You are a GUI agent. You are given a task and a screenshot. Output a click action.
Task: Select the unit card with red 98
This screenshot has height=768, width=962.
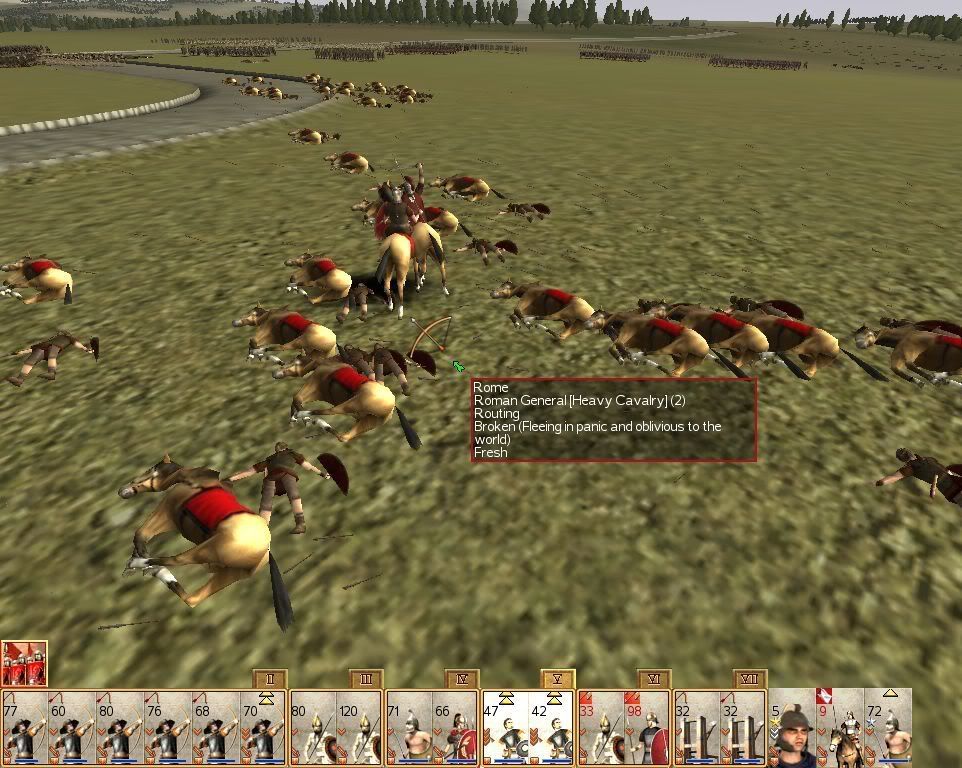pyautogui.click(x=647, y=726)
